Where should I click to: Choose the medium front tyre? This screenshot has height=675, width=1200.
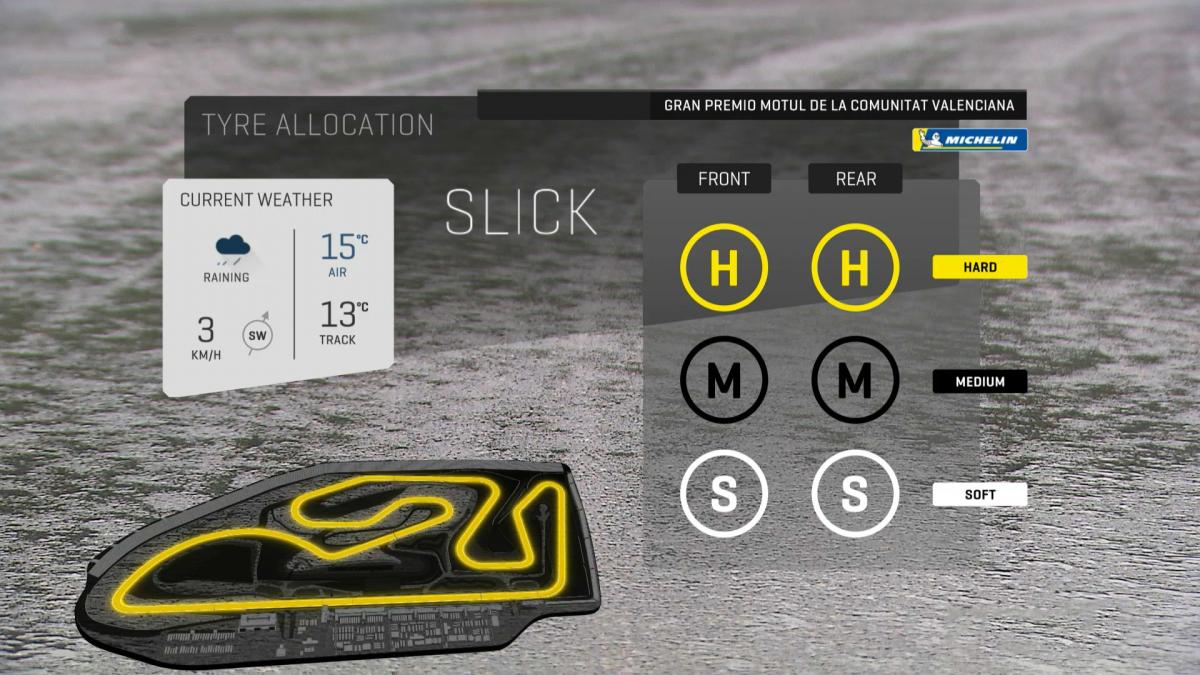723,380
